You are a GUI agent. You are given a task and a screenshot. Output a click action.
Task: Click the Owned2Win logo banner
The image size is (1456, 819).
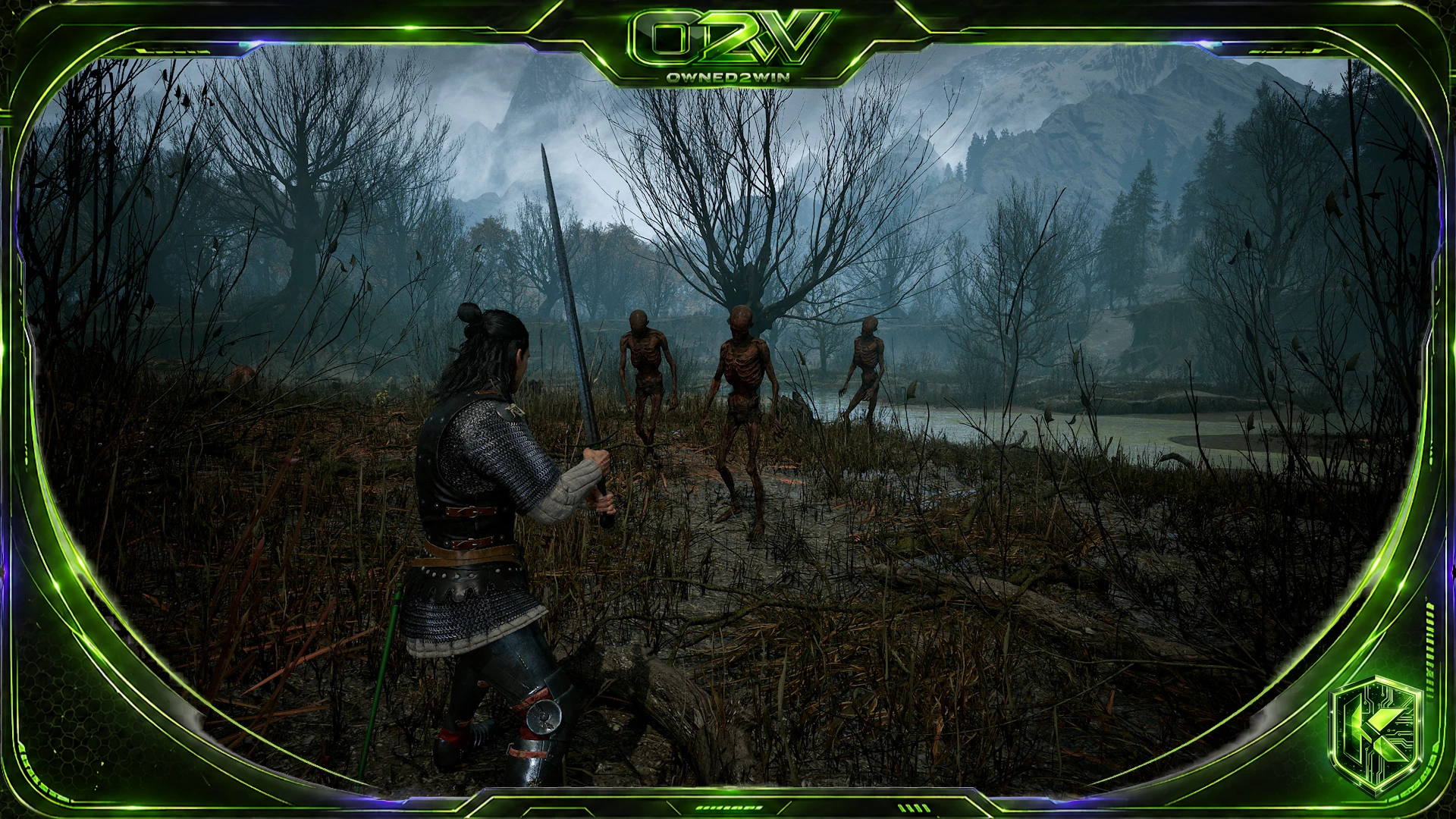pyautogui.click(x=728, y=44)
